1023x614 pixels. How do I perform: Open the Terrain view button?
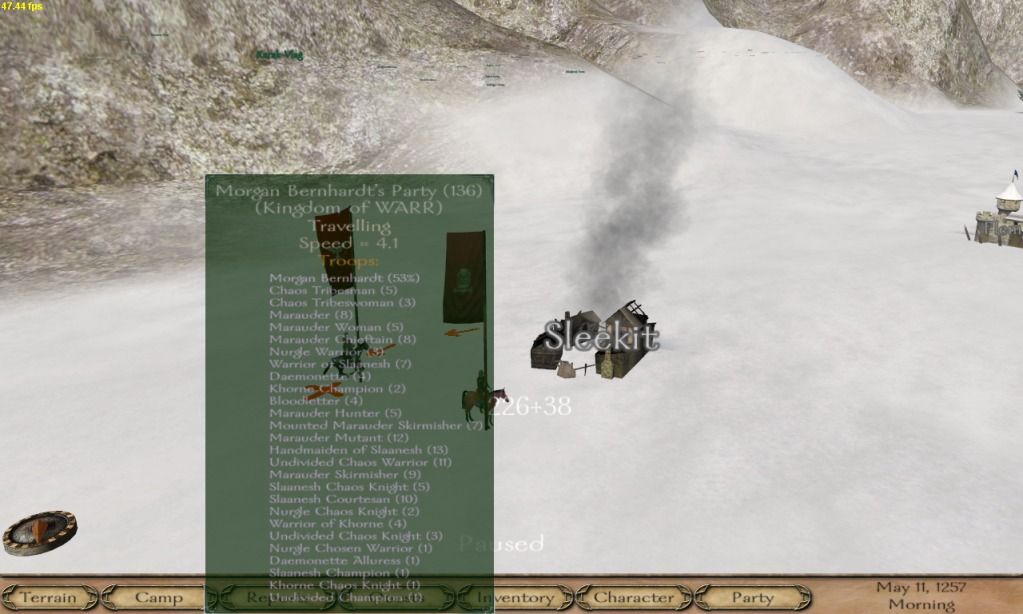point(48,598)
